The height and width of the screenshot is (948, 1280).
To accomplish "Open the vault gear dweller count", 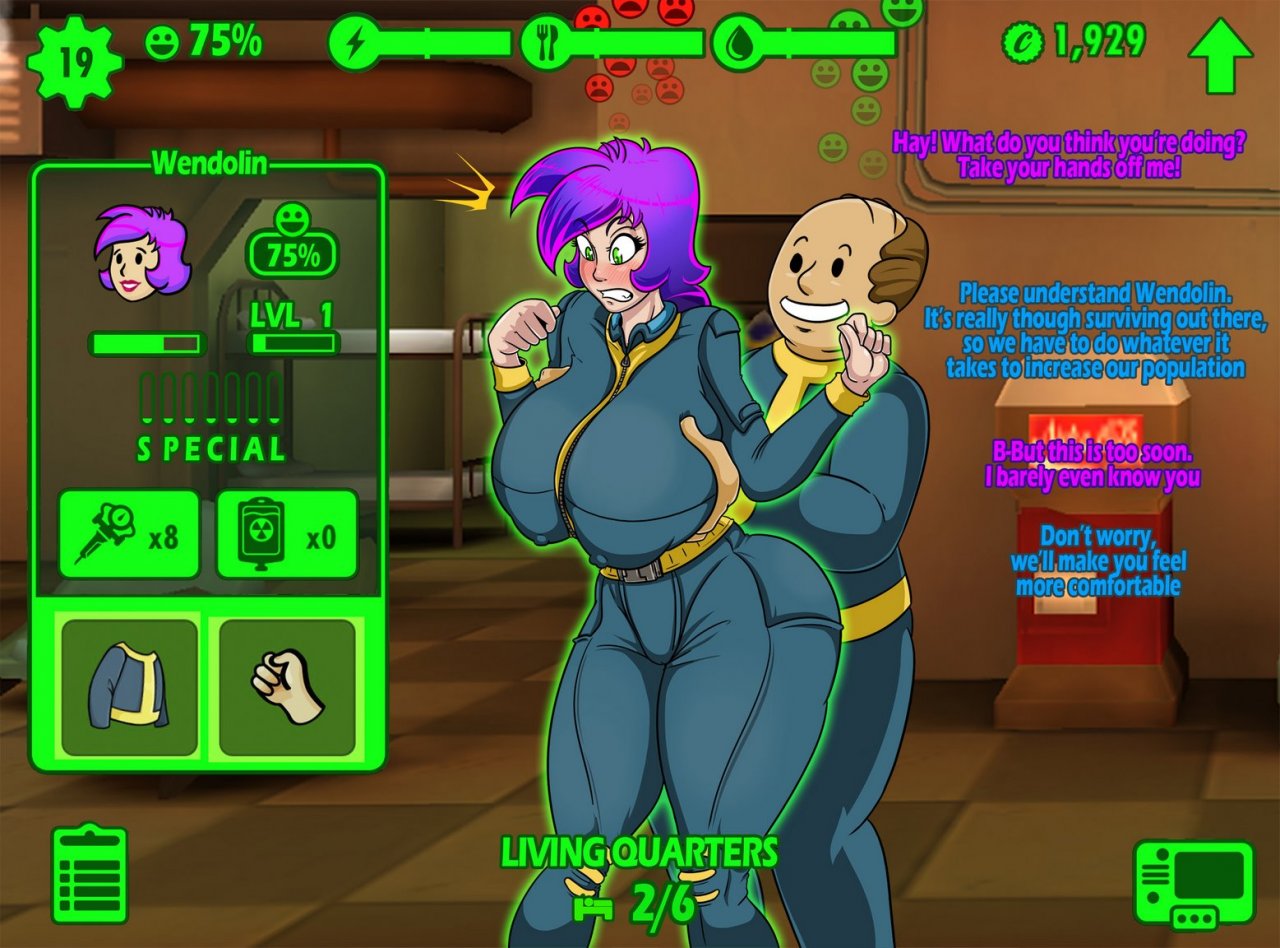I will 75,62.
